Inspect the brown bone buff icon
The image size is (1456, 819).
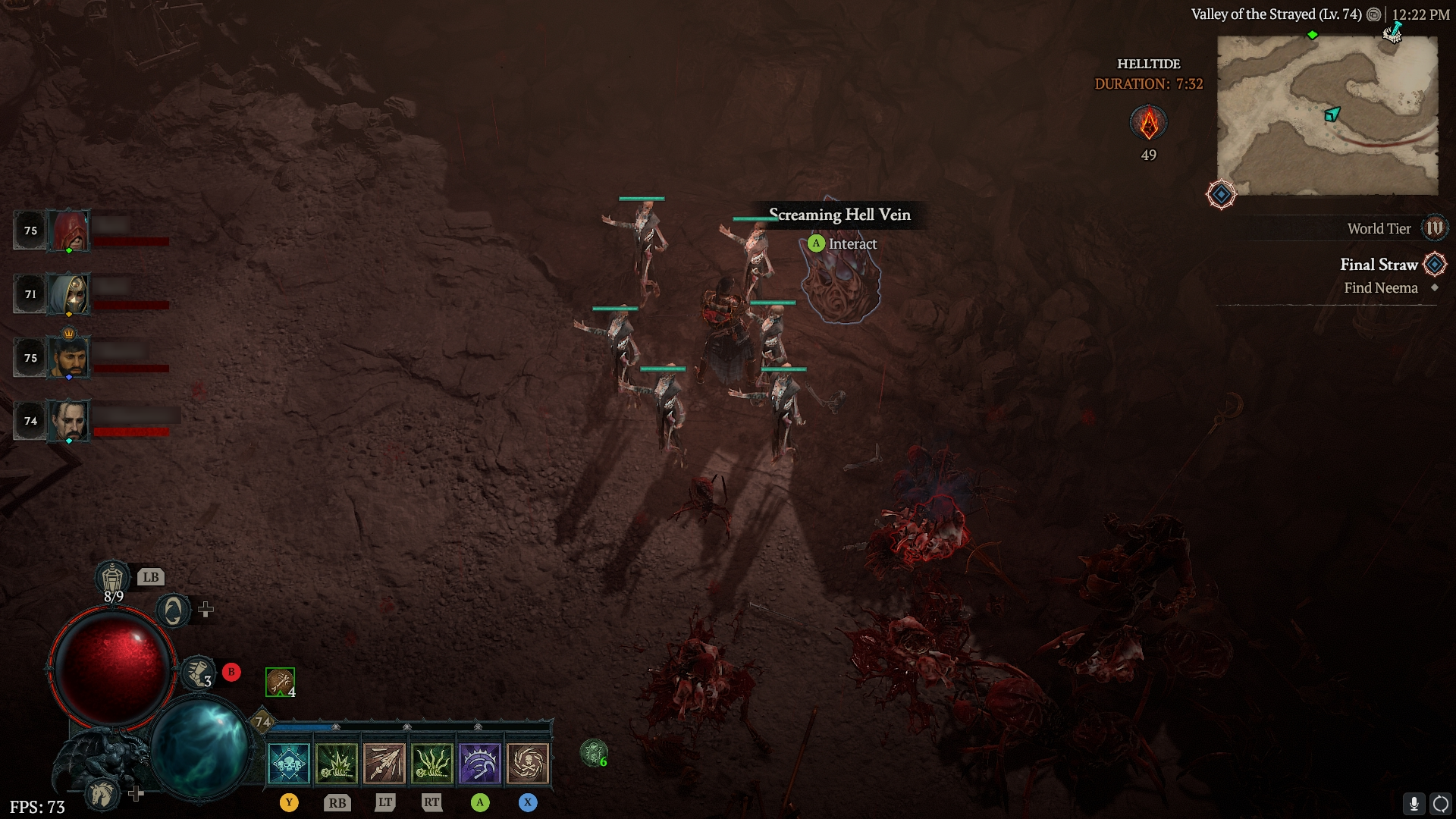click(280, 682)
